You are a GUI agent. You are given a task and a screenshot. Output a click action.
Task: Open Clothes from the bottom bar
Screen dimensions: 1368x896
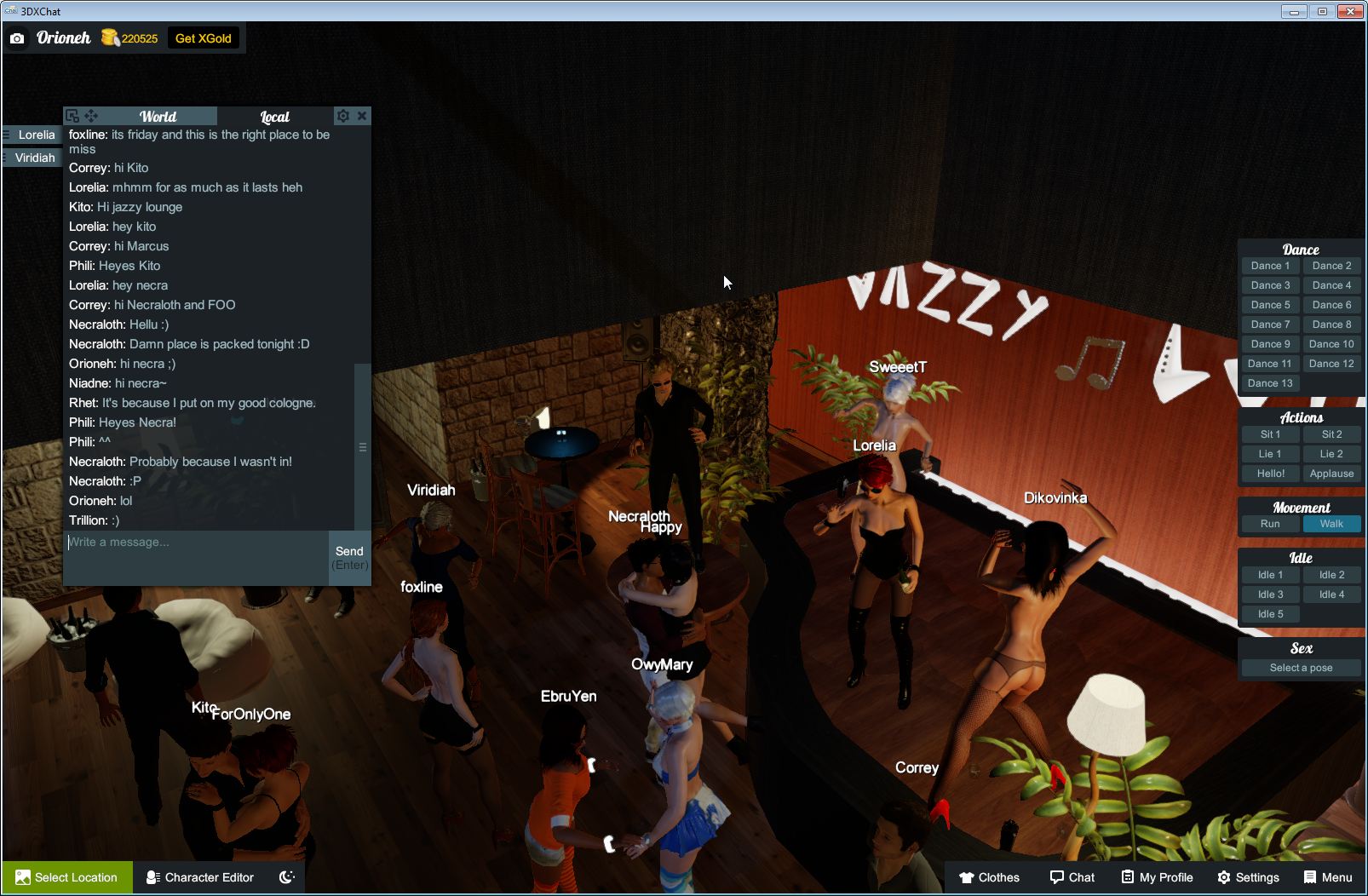click(991, 877)
